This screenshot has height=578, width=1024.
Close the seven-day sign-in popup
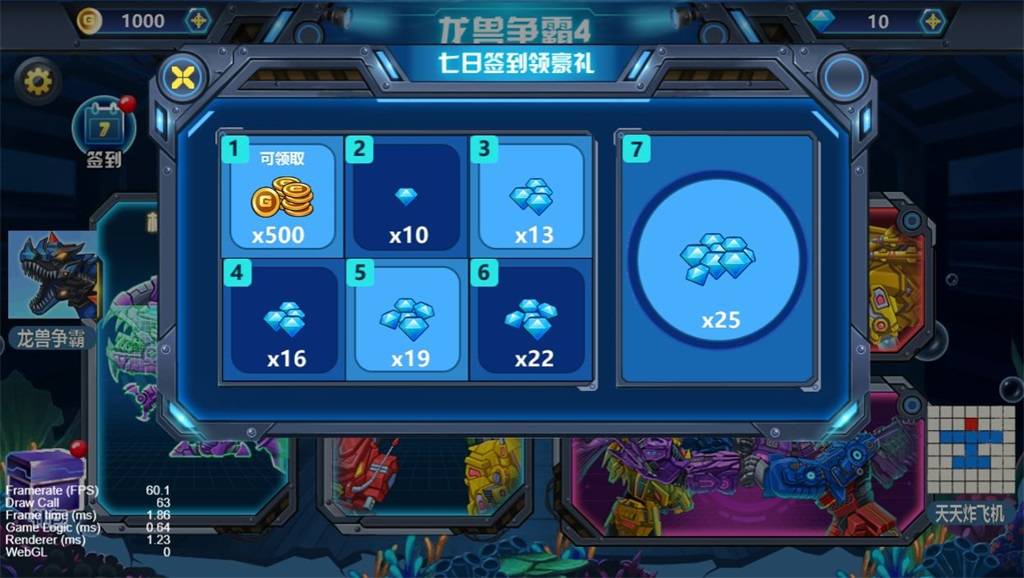(181, 78)
